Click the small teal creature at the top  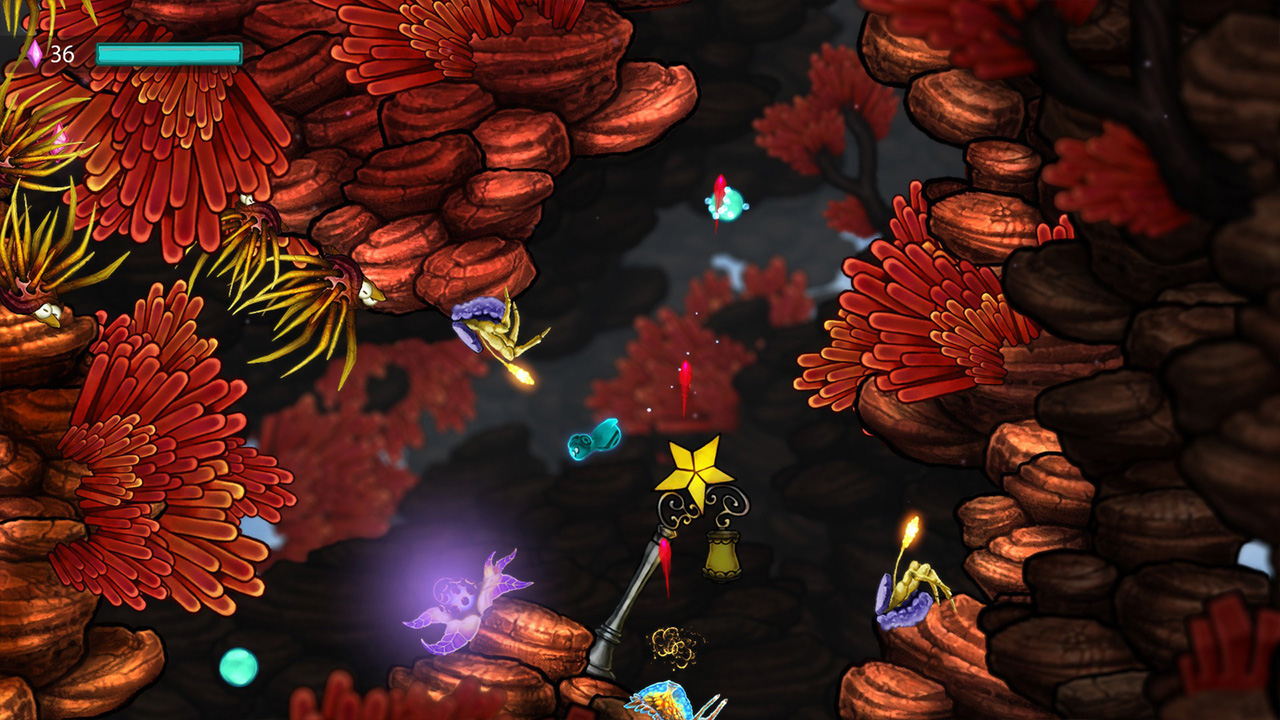728,206
